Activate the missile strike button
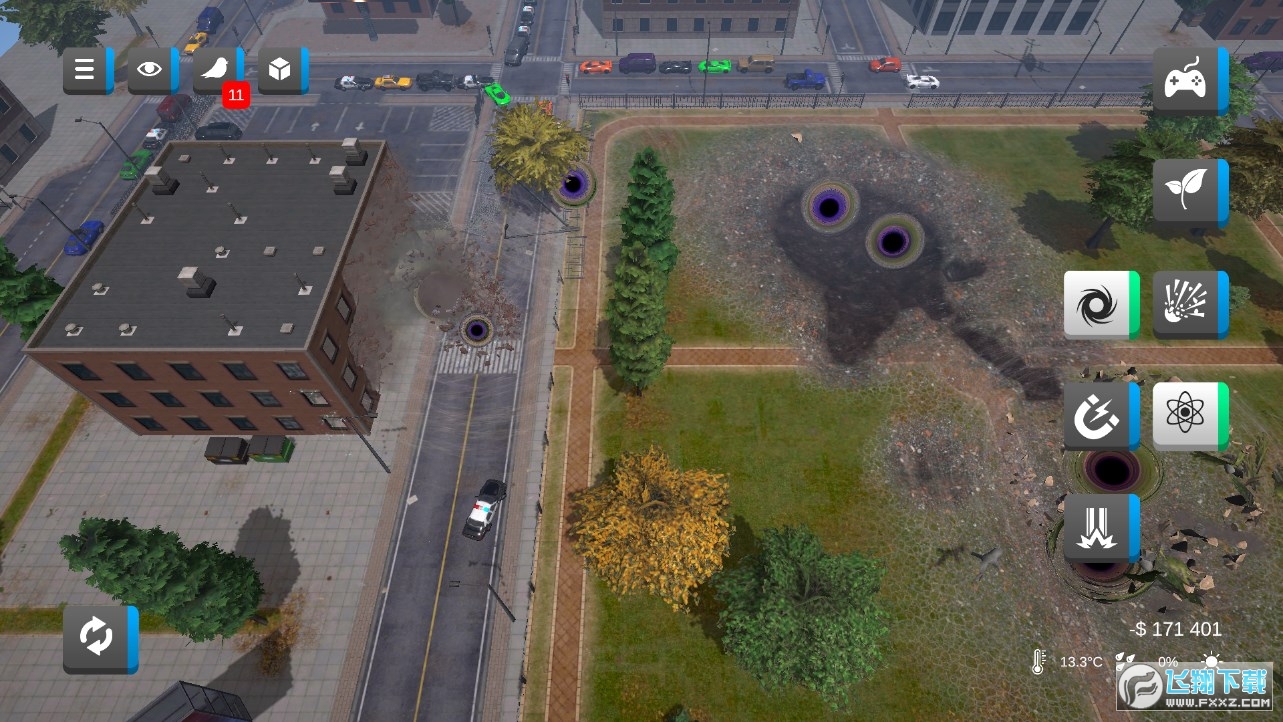 1099,527
